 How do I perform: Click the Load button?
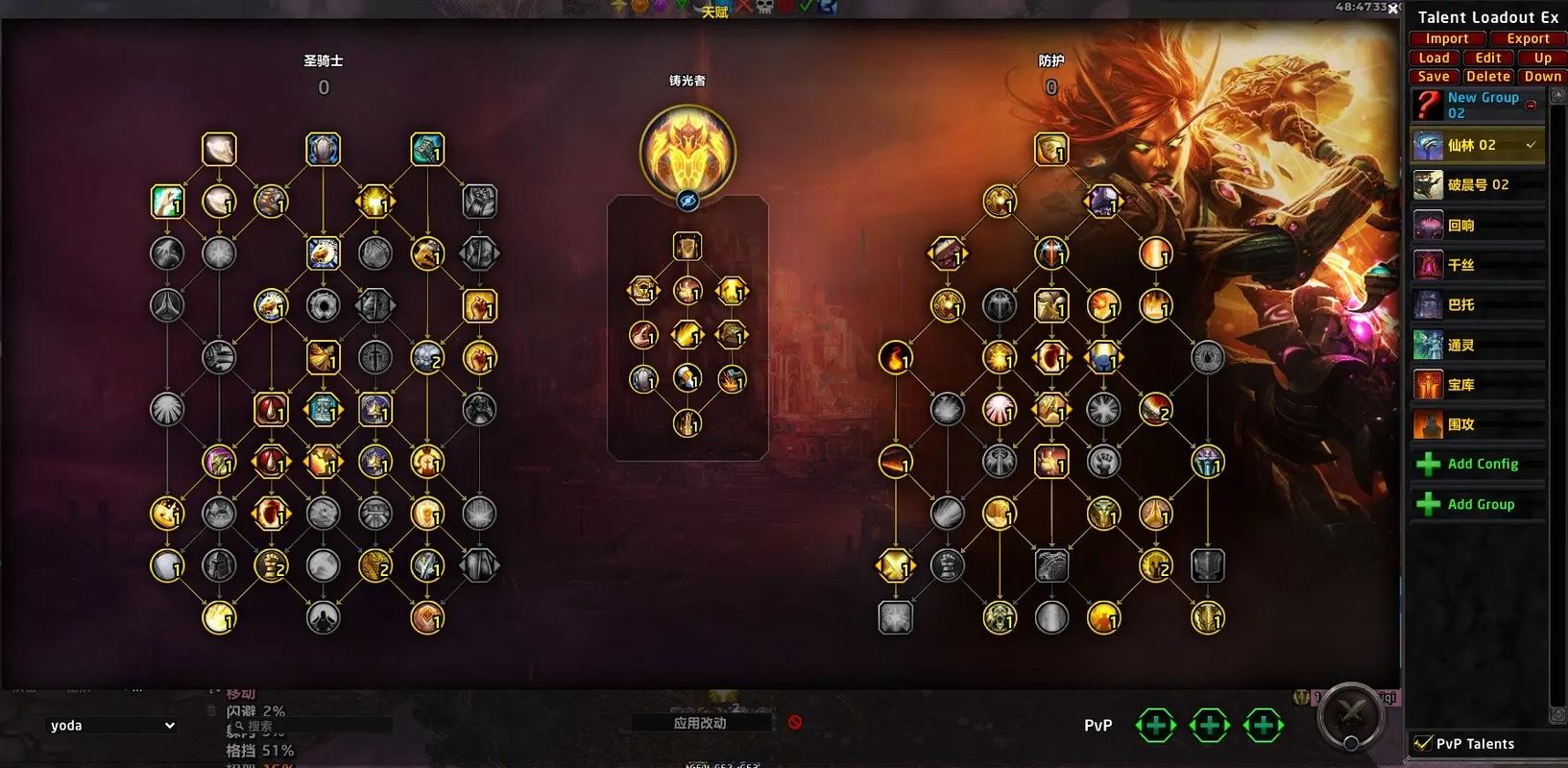pyautogui.click(x=1434, y=58)
